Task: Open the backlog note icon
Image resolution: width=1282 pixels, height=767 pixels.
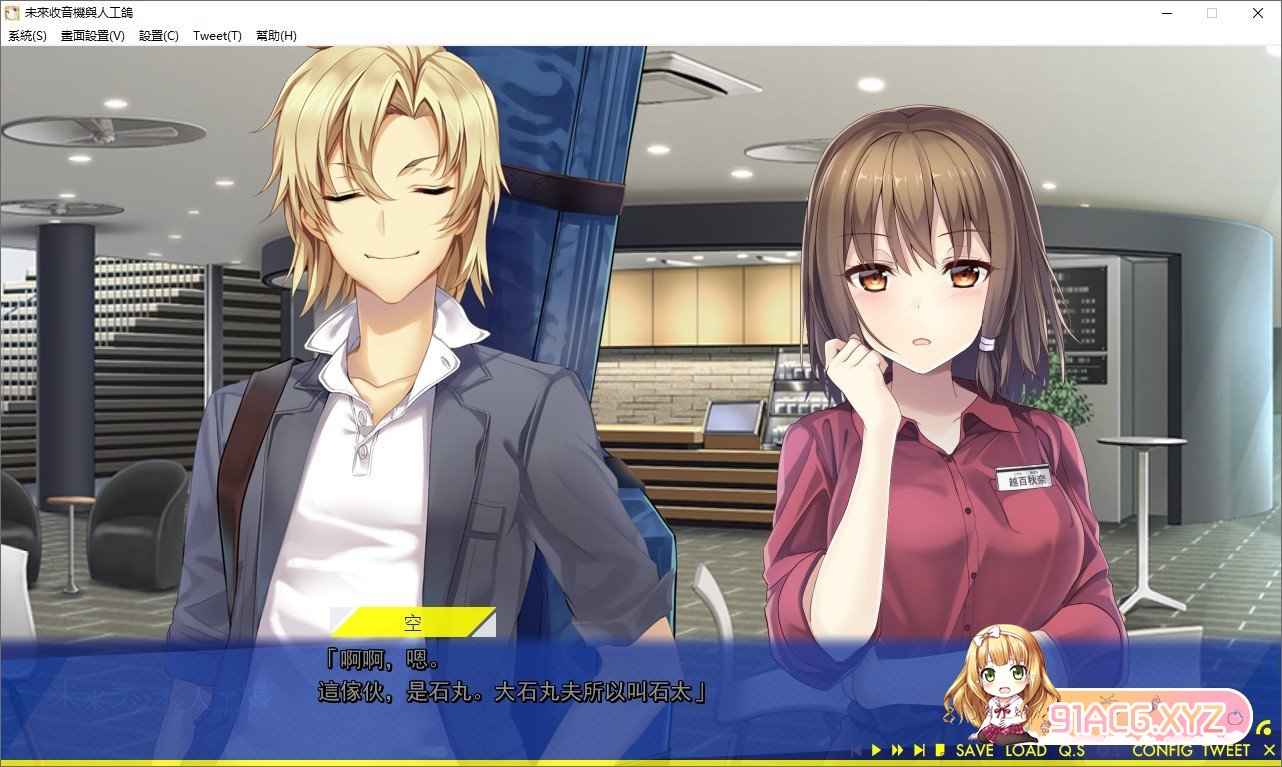Action: coord(940,750)
